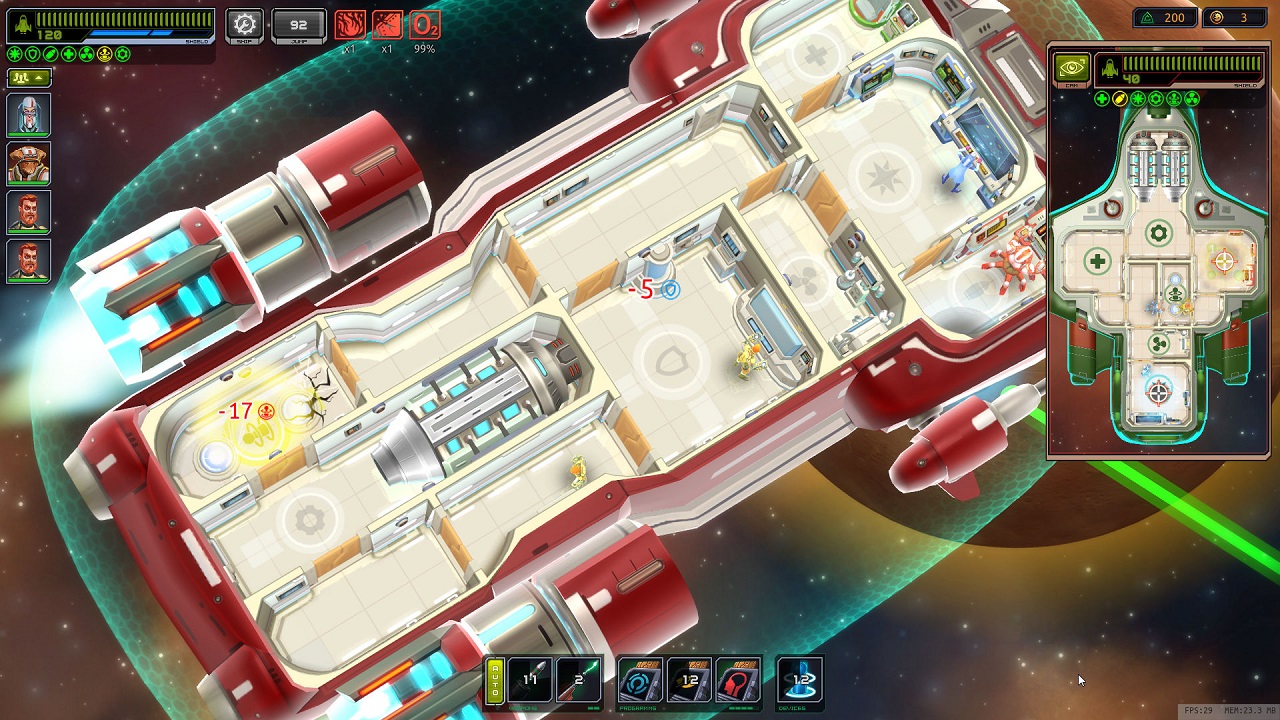This screenshot has height=720, width=1280.
Task: Activate the blue hologram device slot
Action: [x=800, y=680]
